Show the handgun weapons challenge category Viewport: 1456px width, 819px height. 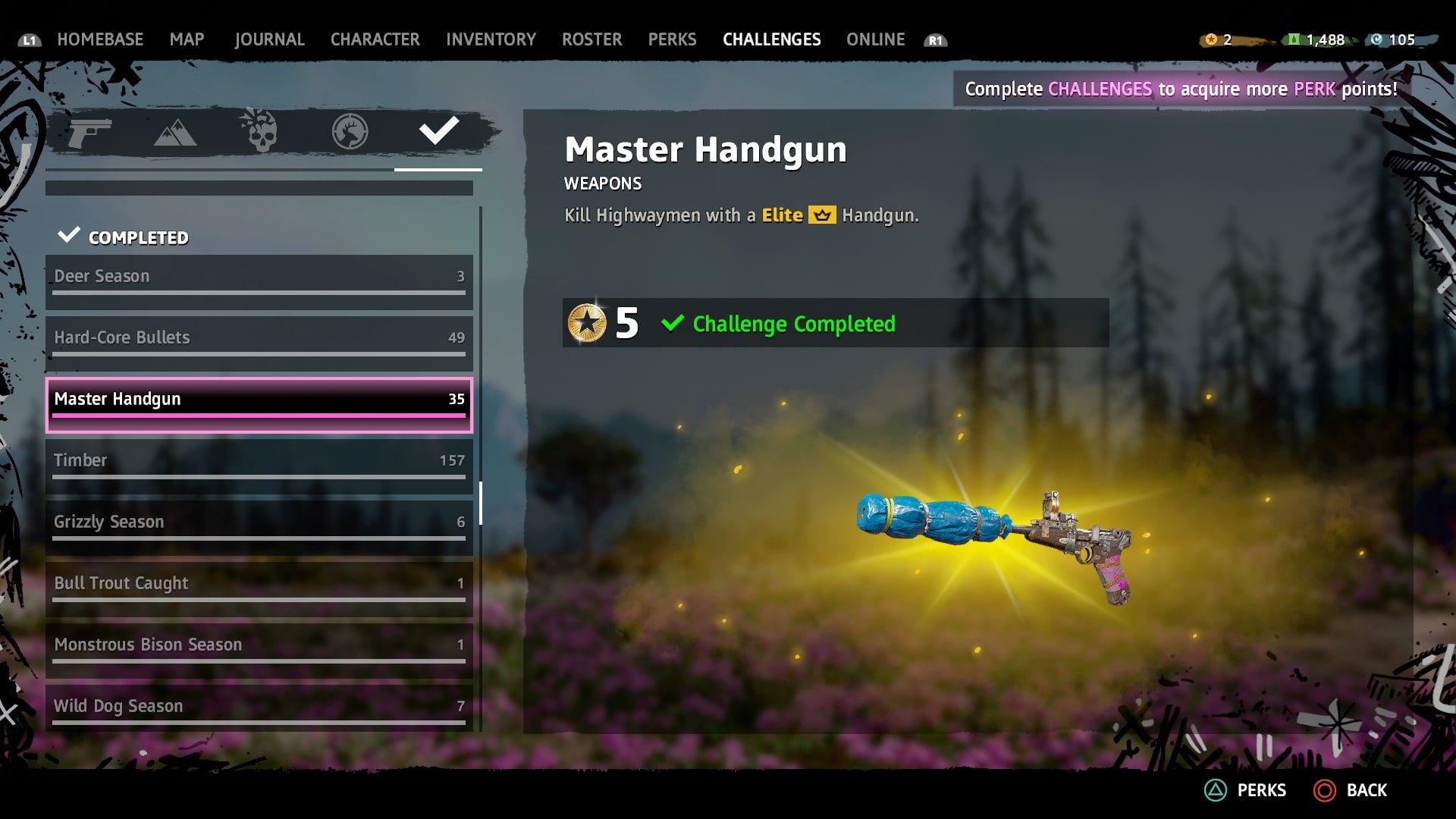(x=89, y=133)
